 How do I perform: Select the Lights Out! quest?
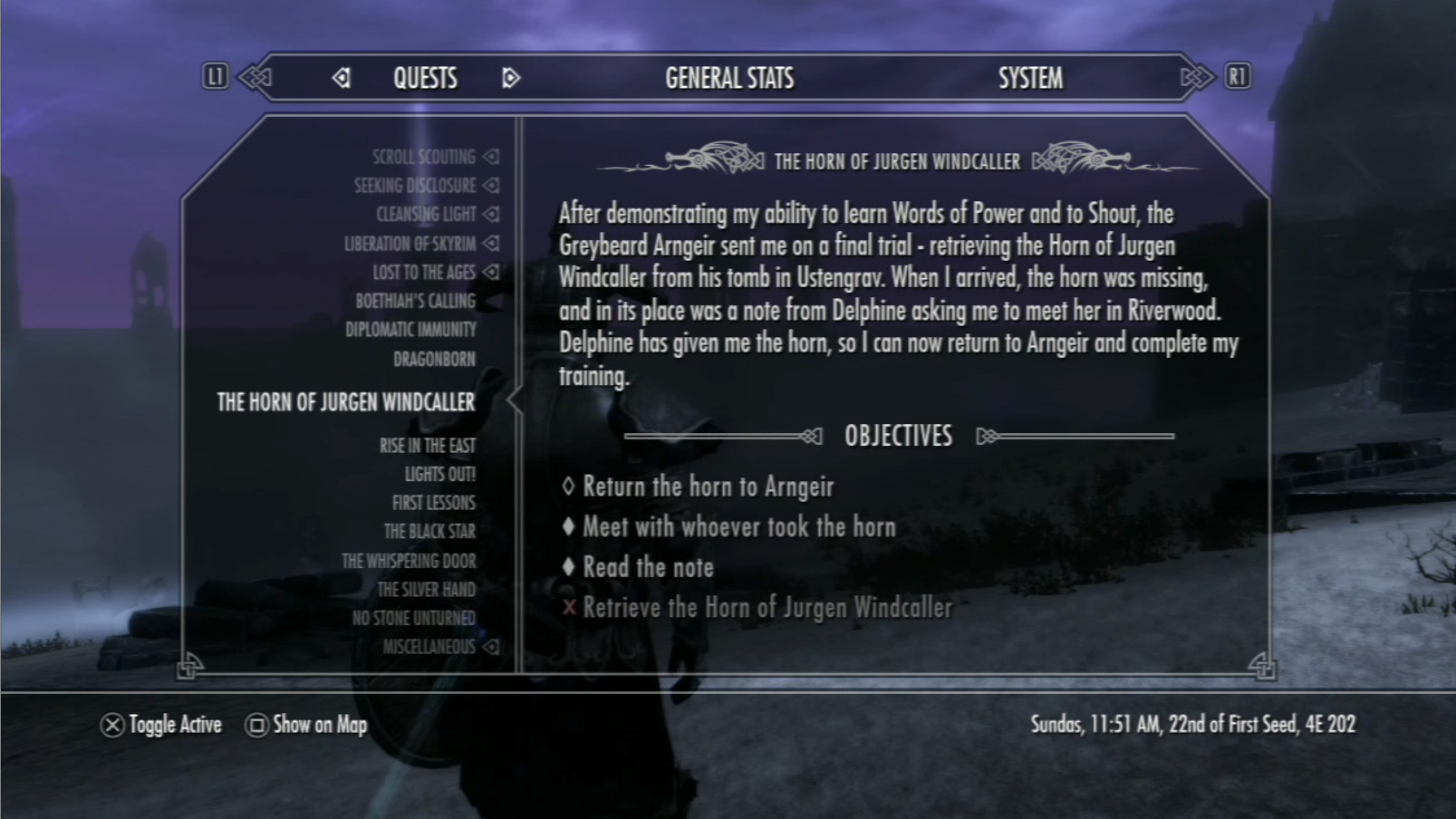click(x=439, y=474)
